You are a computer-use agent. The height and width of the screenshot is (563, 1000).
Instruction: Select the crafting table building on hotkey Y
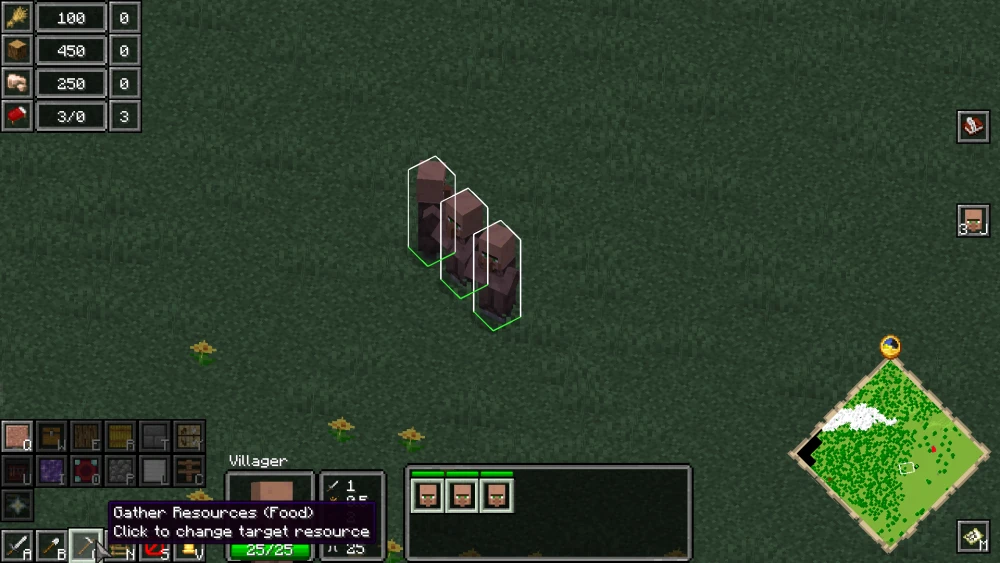[x=188, y=437]
